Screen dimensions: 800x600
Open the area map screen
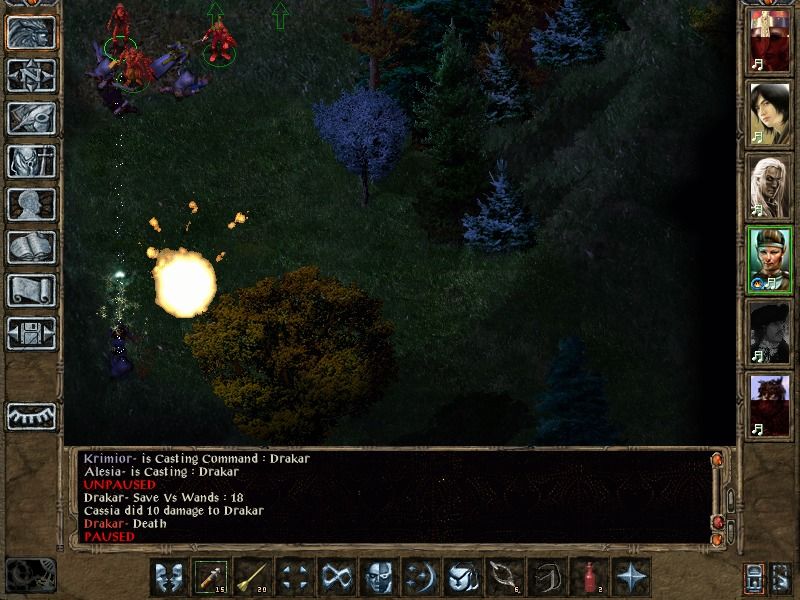pyautogui.click(x=31, y=75)
